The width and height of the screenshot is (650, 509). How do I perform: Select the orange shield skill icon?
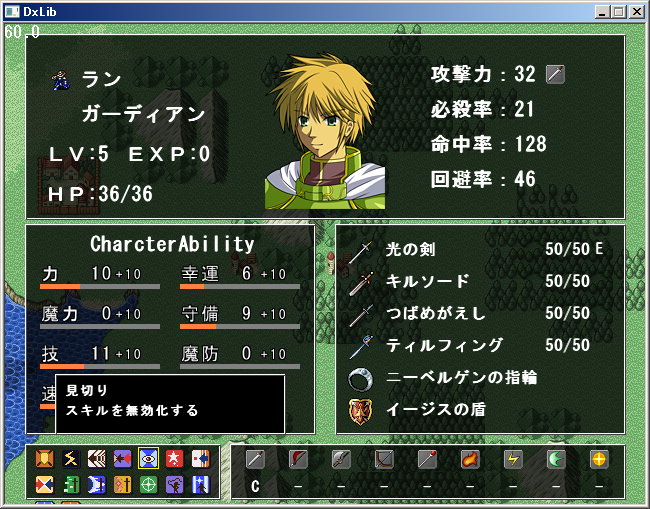[44, 459]
